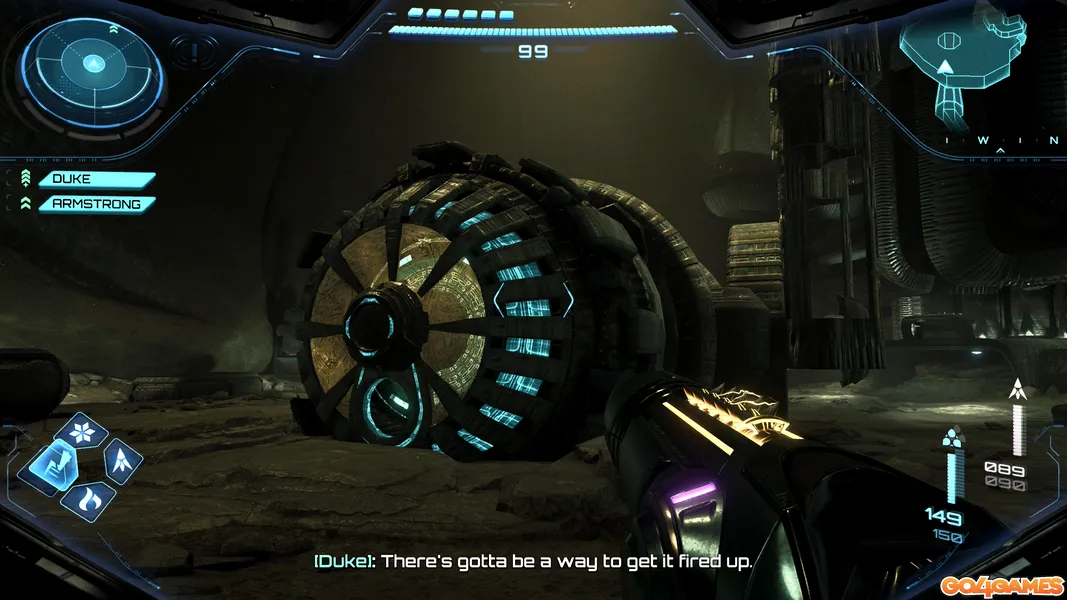Click the compass heading strip
Viewport: 1067px width, 600px height.
click(999, 141)
